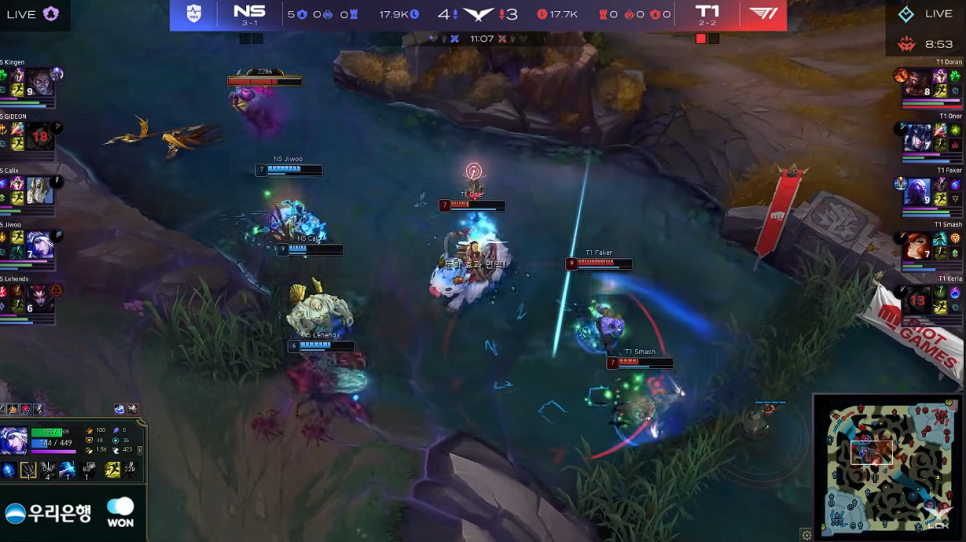This screenshot has width=966, height=542.
Task: Click the NS team logo in scoreboard
Action: [194, 14]
